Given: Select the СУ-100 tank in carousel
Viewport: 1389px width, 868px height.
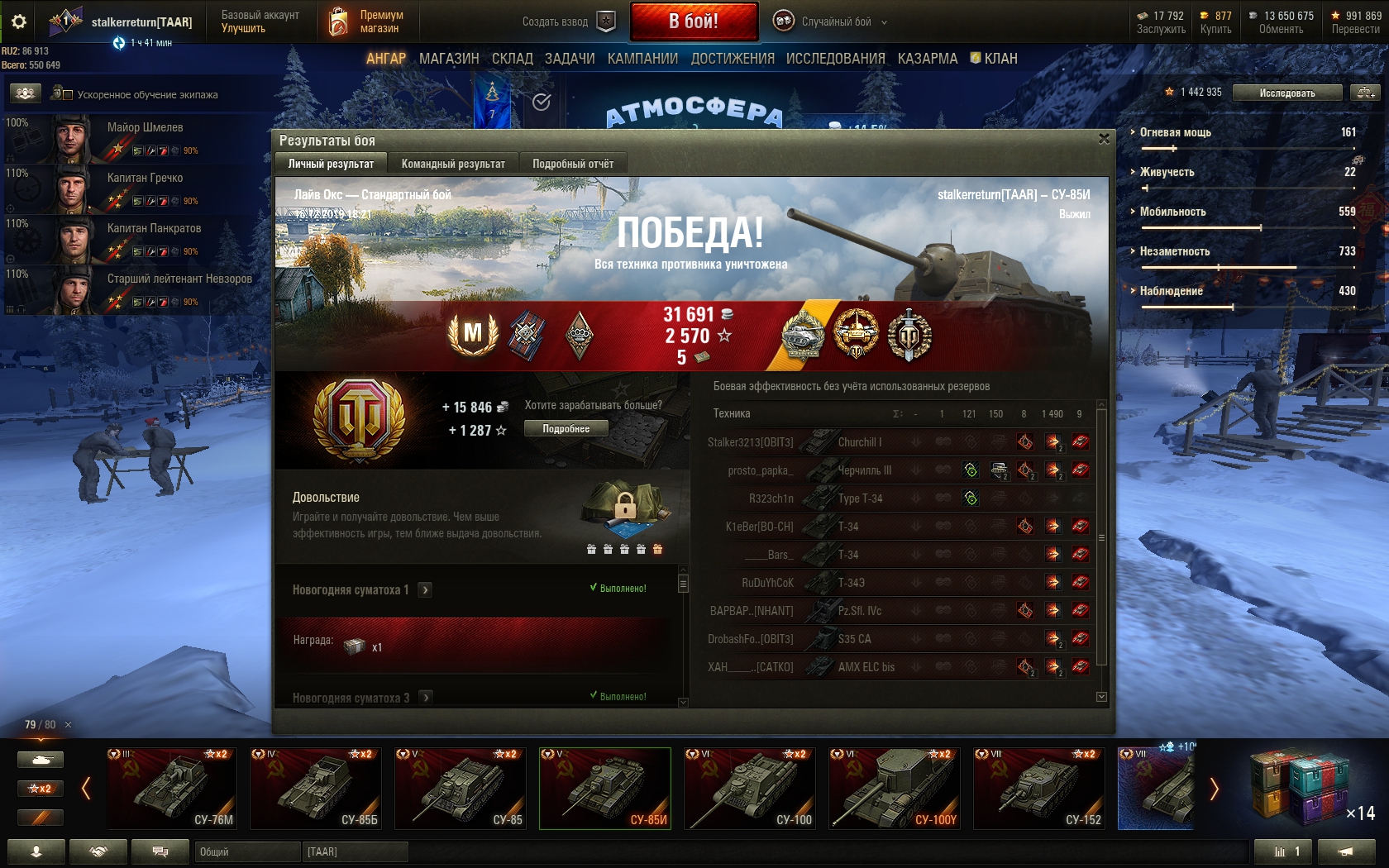Looking at the screenshot, I should tap(750, 789).
